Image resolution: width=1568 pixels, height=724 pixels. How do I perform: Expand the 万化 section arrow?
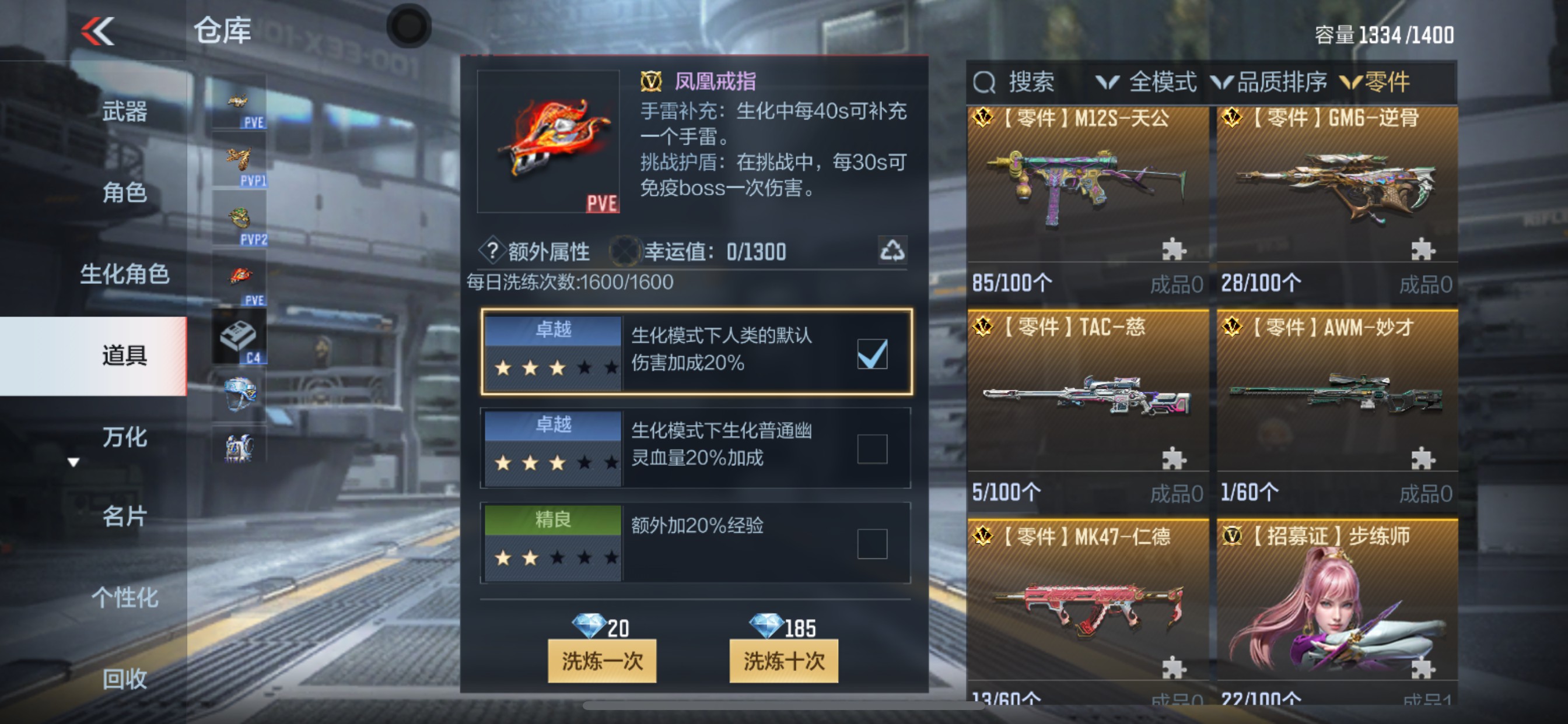coord(73,462)
